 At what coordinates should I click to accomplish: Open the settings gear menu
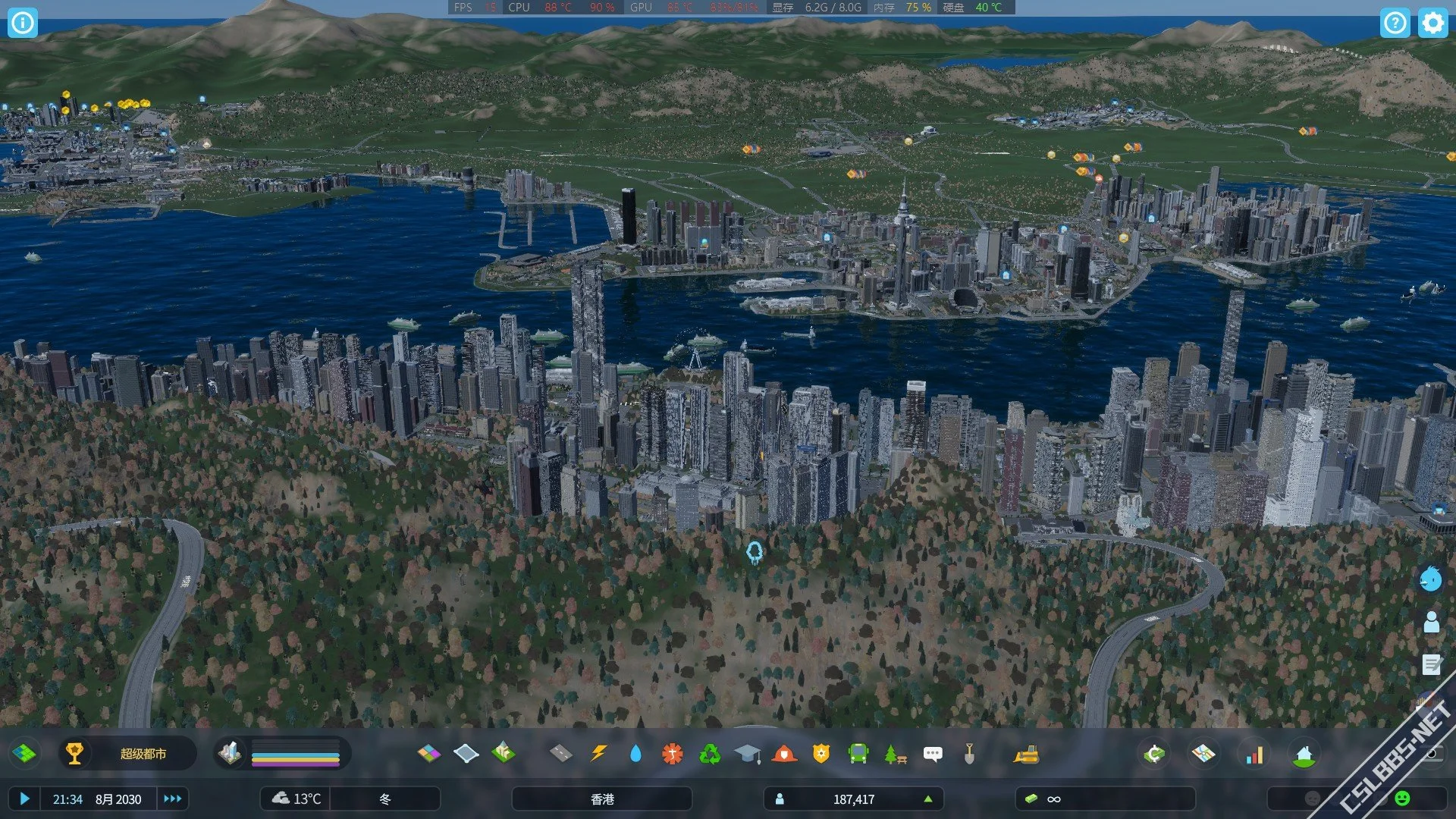point(1432,24)
